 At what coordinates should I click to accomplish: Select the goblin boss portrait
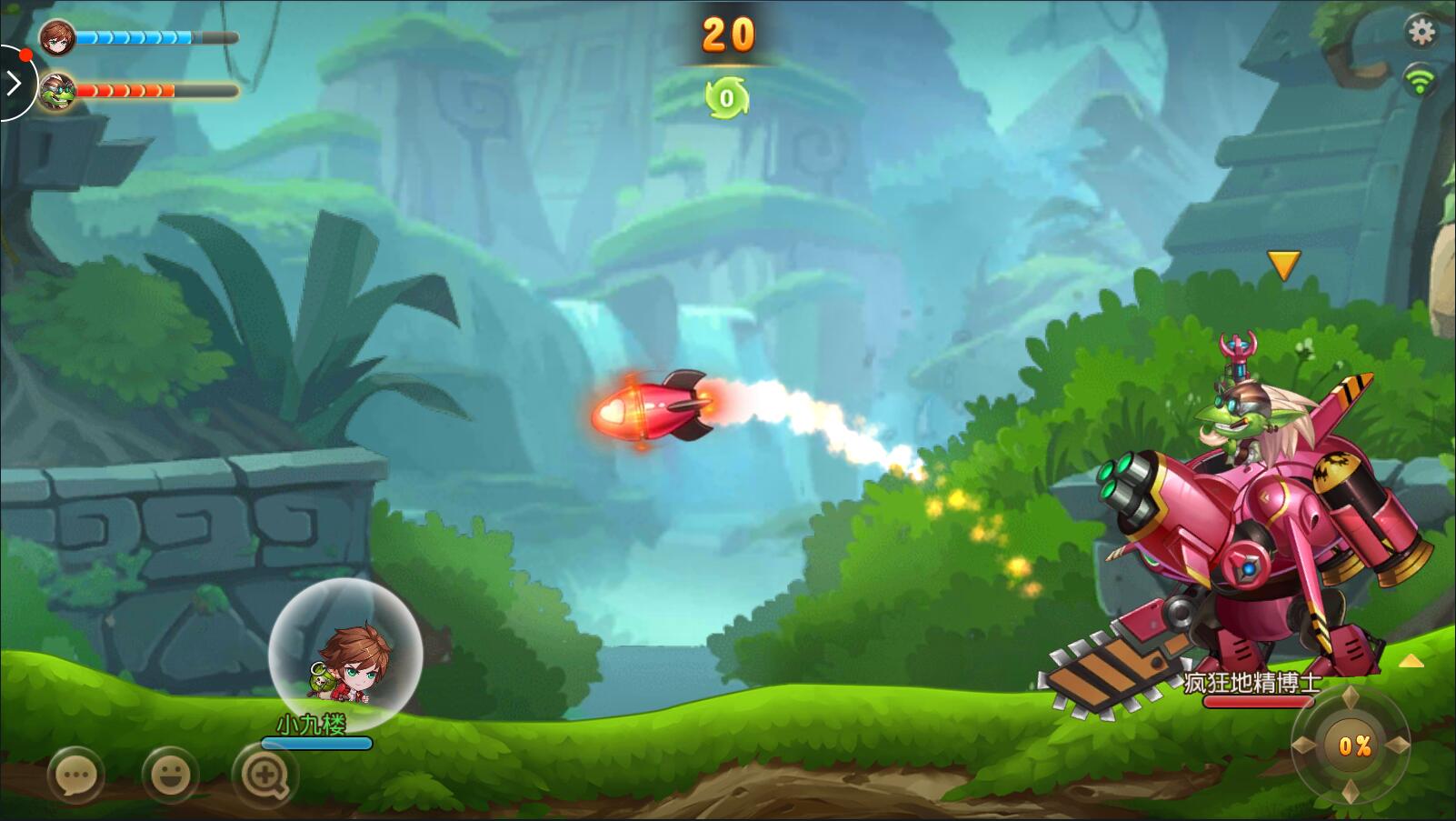tap(57, 91)
